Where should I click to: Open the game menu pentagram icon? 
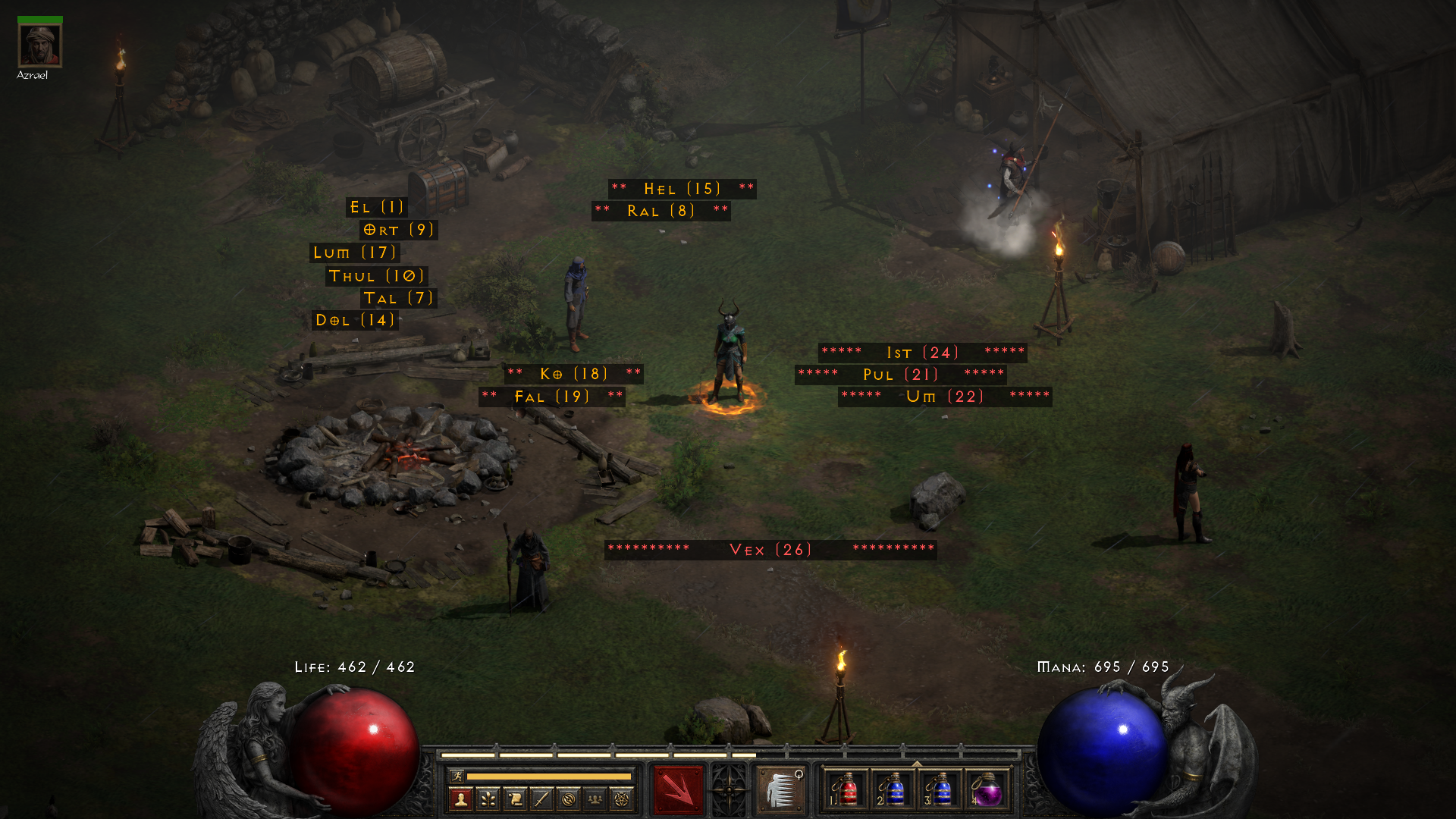pos(622,799)
